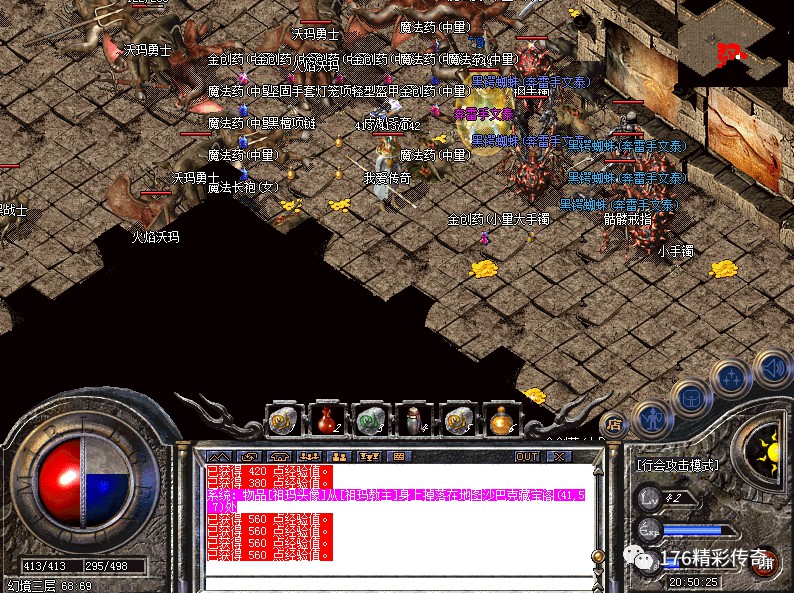Click the keyboard-grid chat toolbar button
This screenshot has width=794, height=593.
[x=400, y=456]
